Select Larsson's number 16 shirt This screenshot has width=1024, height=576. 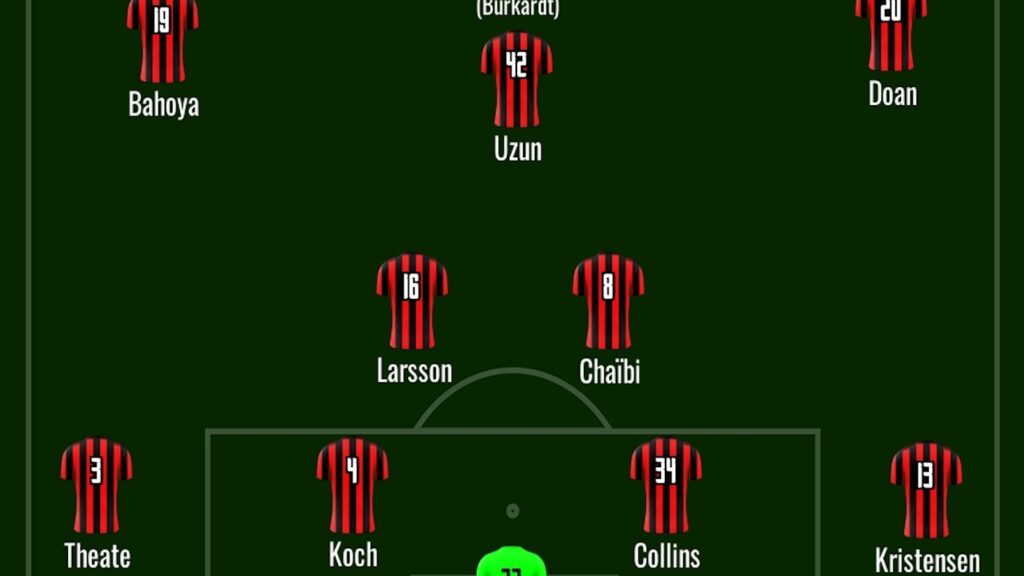point(412,301)
